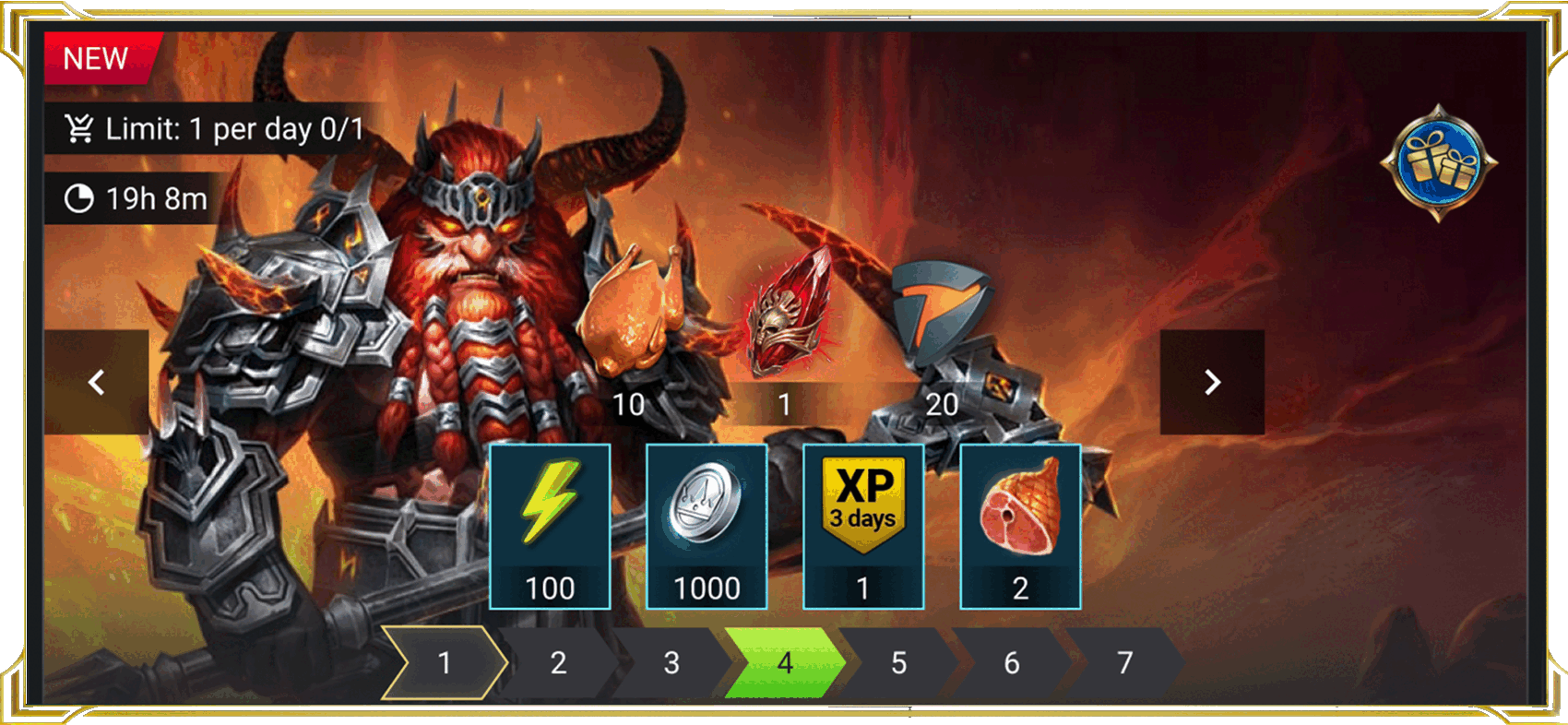Expand the previous offer with left arrow
1568x725 pixels.
click(95, 382)
